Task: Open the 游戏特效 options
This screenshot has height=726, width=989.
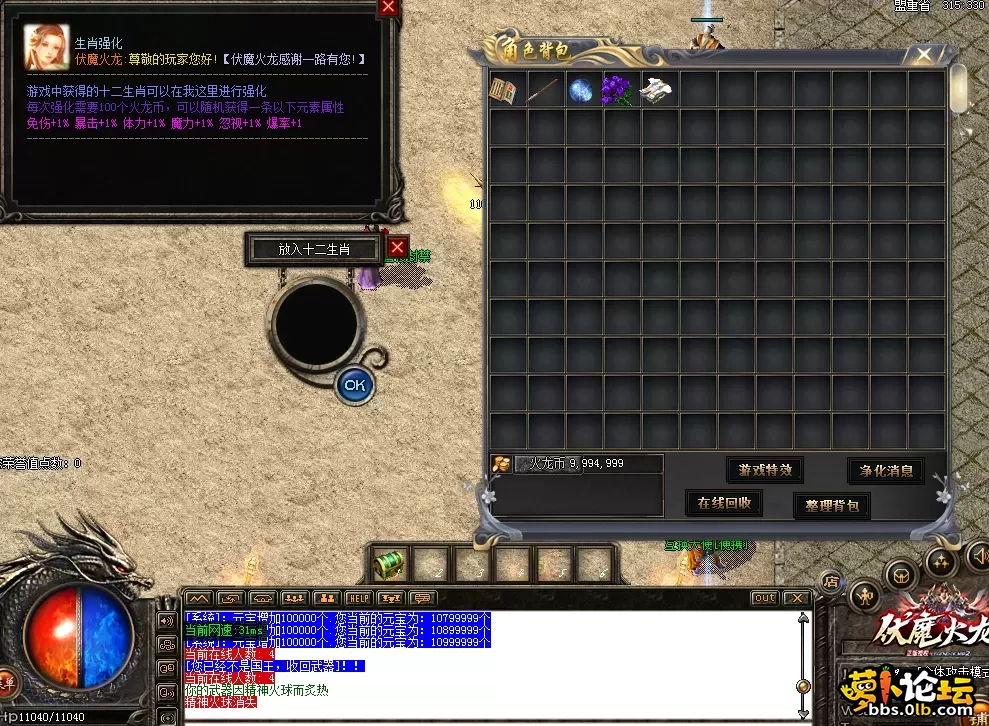Action: [764, 470]
